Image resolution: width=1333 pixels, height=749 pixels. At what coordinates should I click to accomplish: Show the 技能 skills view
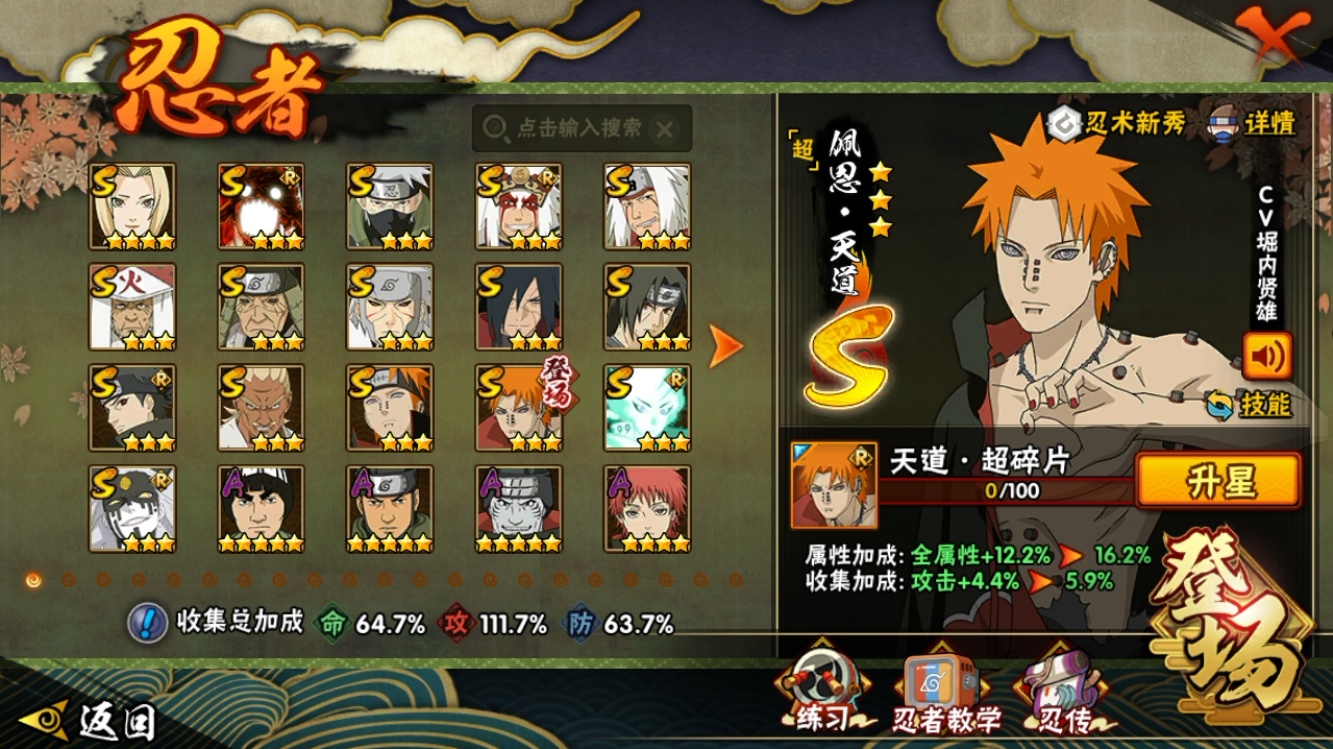1250,404
